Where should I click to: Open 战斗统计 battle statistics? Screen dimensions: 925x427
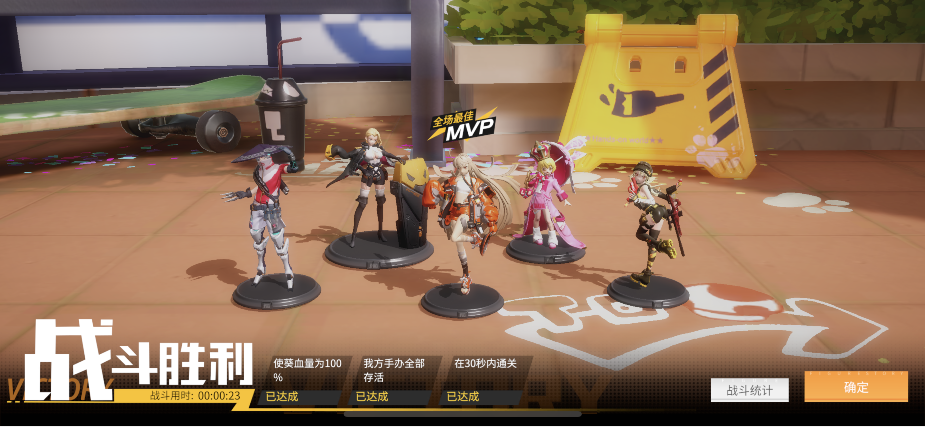[x=749, y=390]
